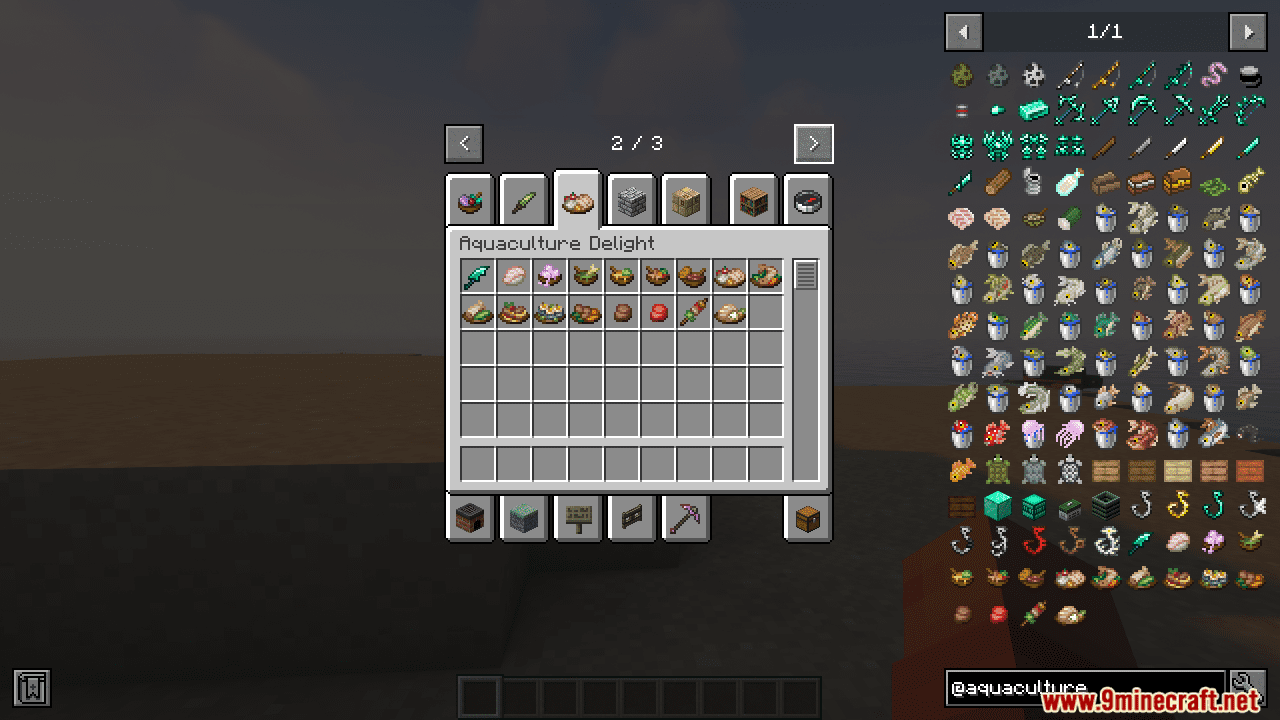Click the item list's left page arrow

pos(963,32)
